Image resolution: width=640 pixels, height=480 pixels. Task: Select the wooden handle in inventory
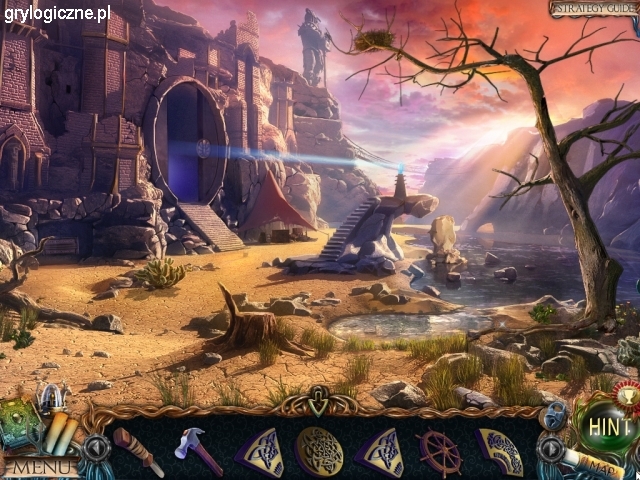[137, 452]
